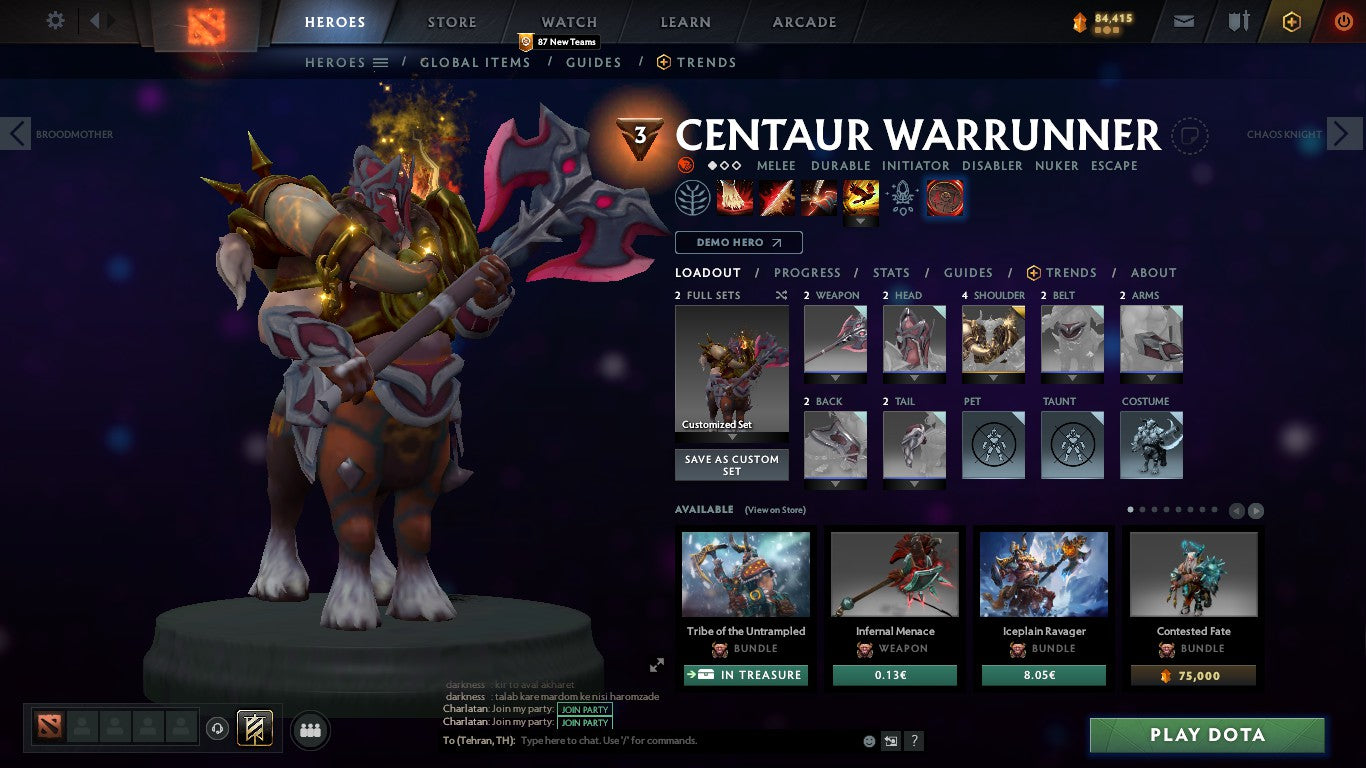
Task: Select the talent tree icon
Action: (694, 197)
